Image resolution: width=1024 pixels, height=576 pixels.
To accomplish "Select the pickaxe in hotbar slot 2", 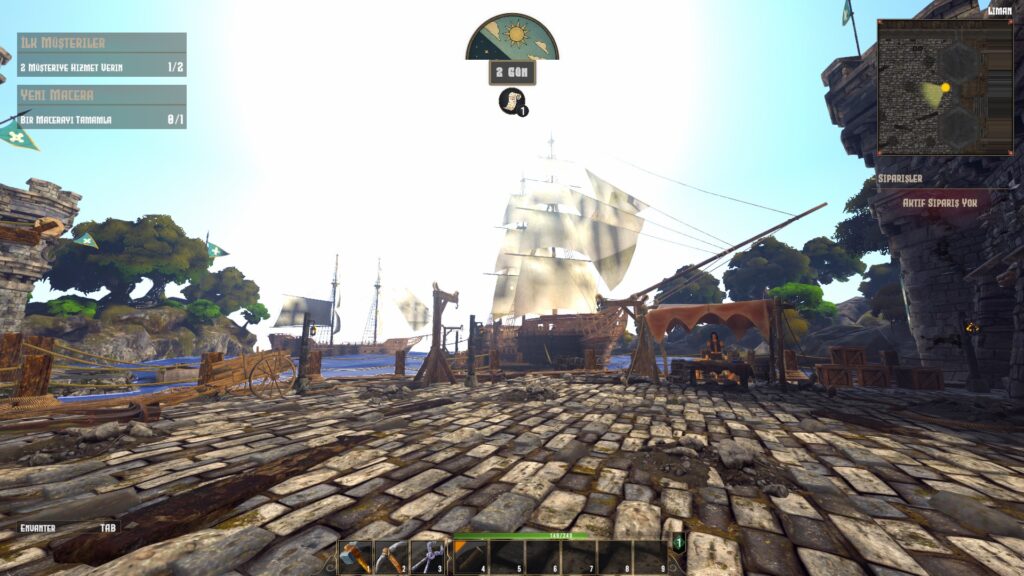I will click(x=391, y=557).
